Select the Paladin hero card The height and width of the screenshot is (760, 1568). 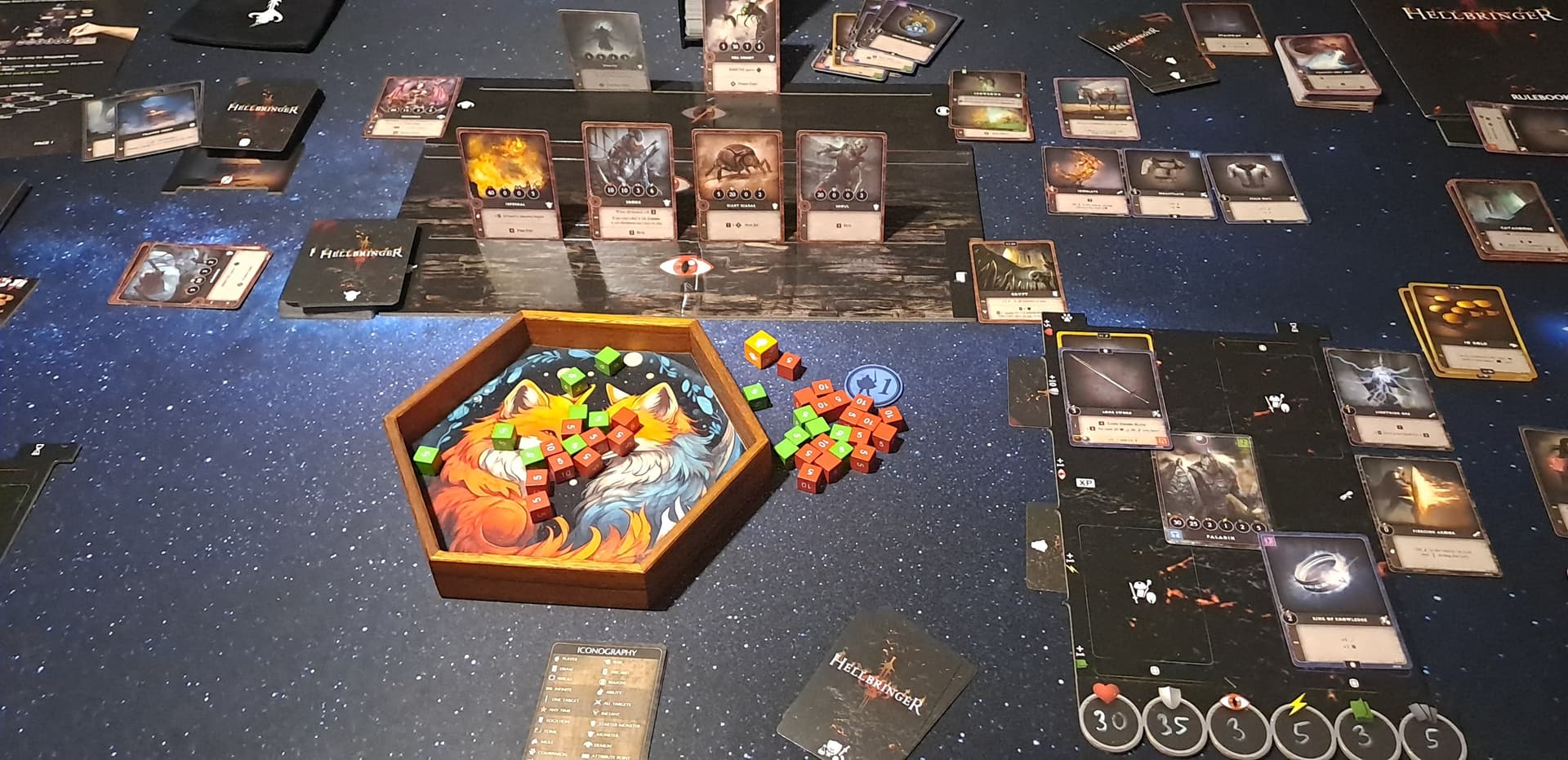[1211, 491]
